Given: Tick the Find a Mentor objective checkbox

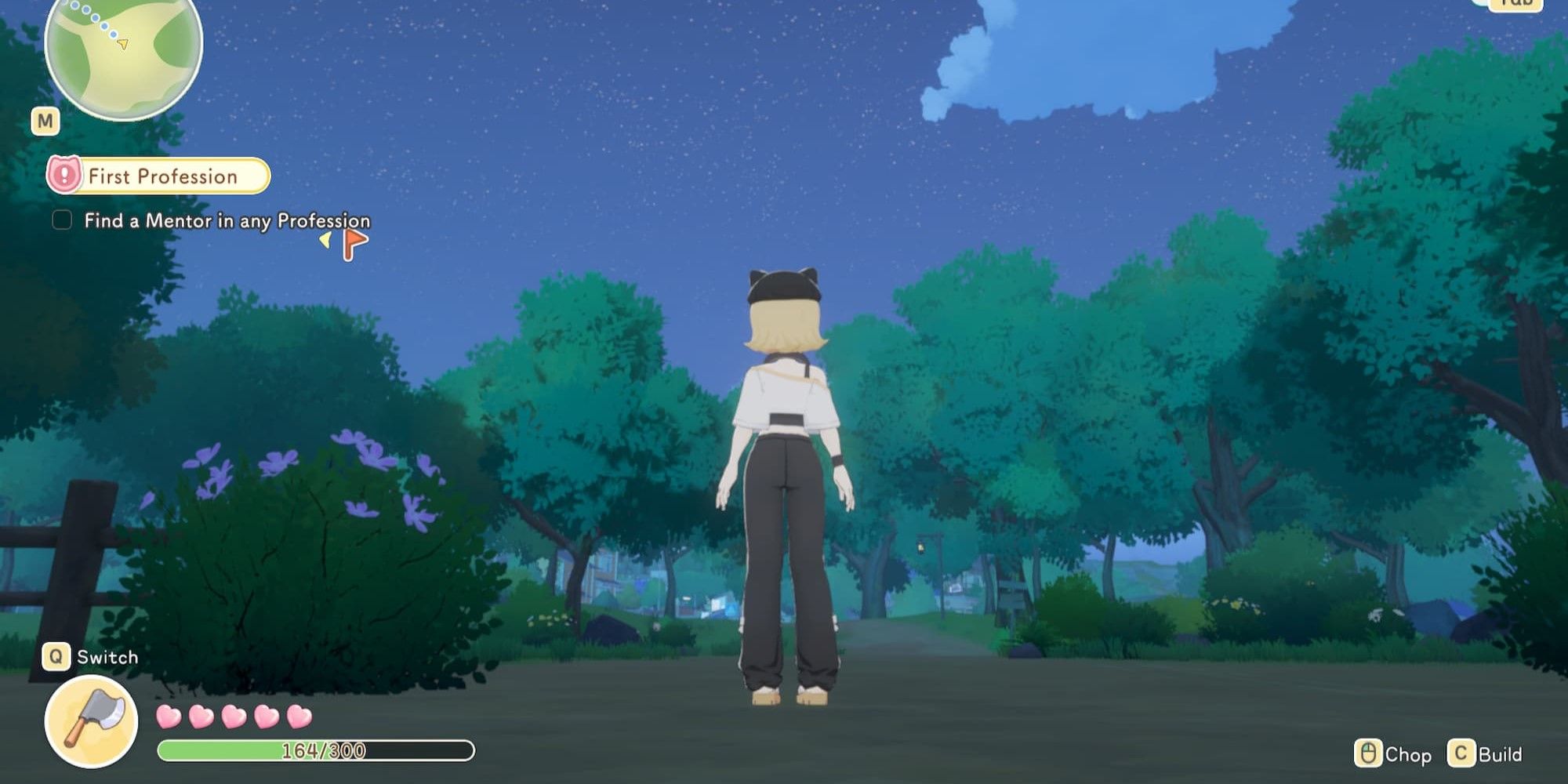Looking at the screenshot, I should tap(62, 220).
